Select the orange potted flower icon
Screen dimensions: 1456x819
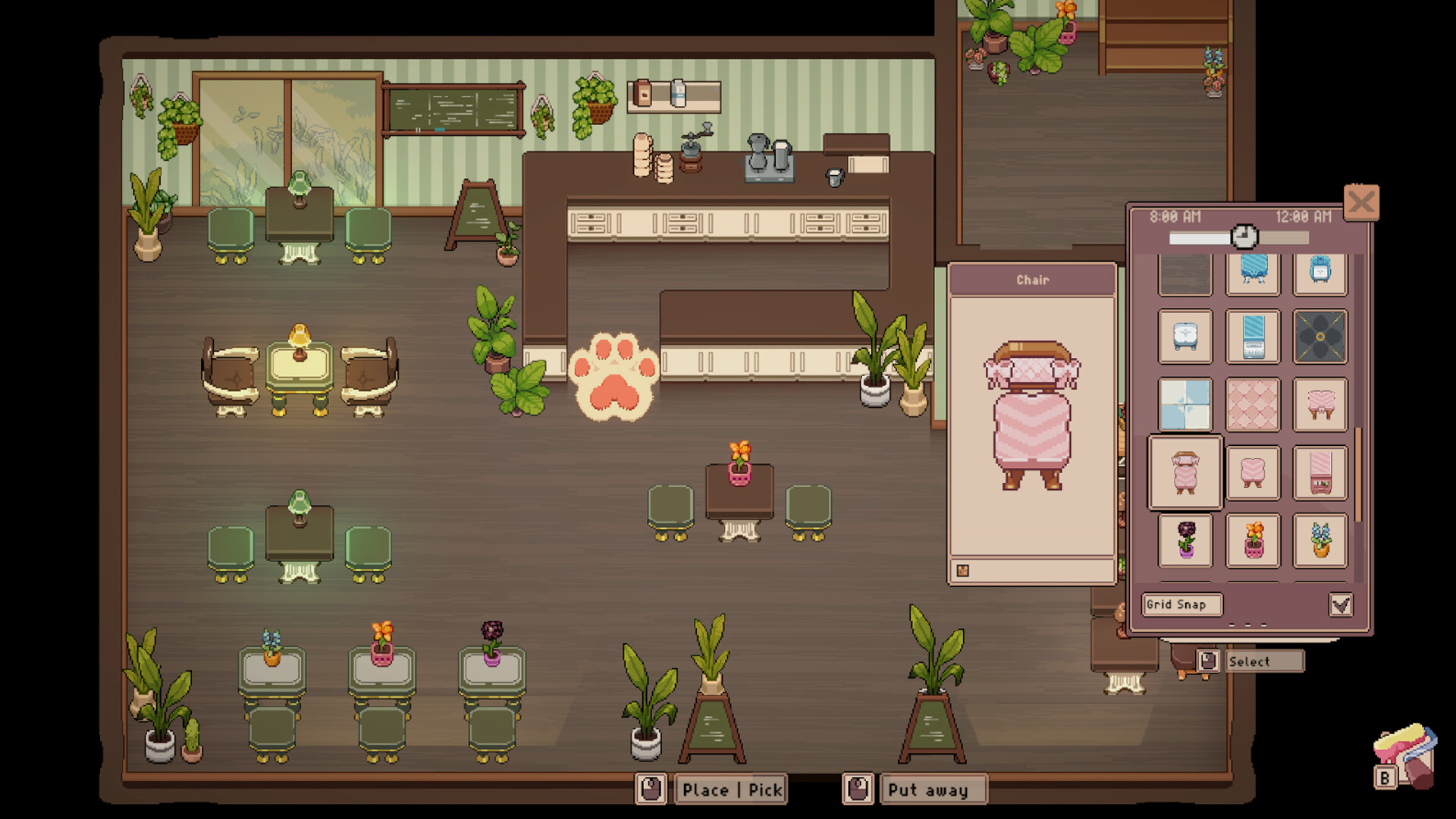click(1253, 540)
